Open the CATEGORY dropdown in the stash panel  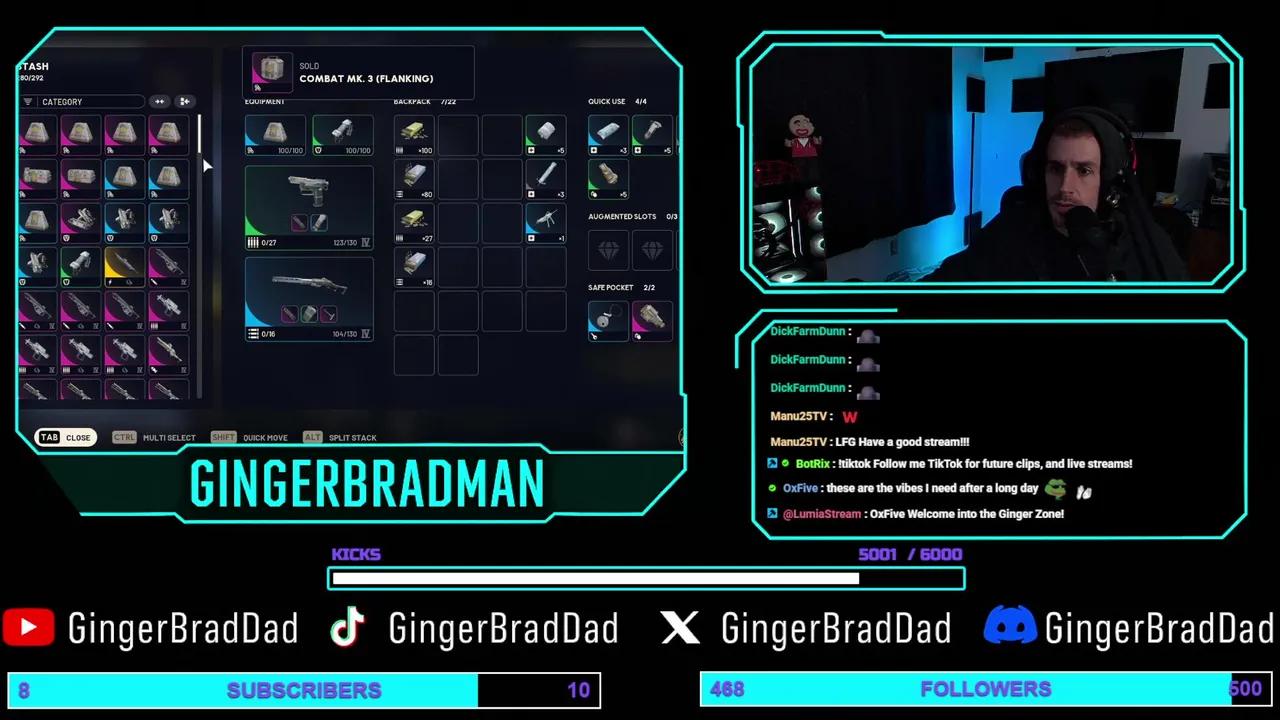click(x=90, y=101)
